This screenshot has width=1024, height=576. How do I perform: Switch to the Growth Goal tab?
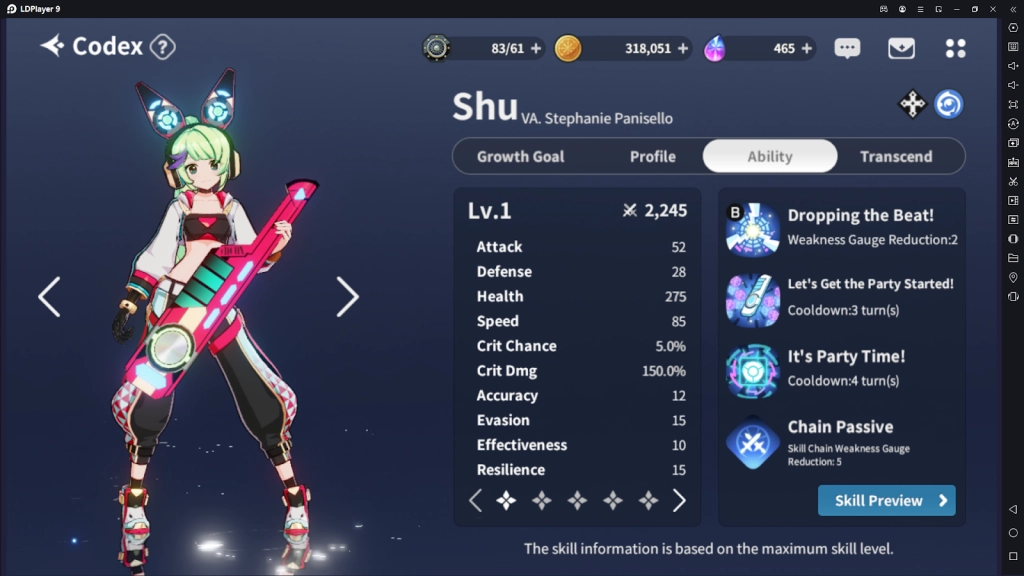520,156
